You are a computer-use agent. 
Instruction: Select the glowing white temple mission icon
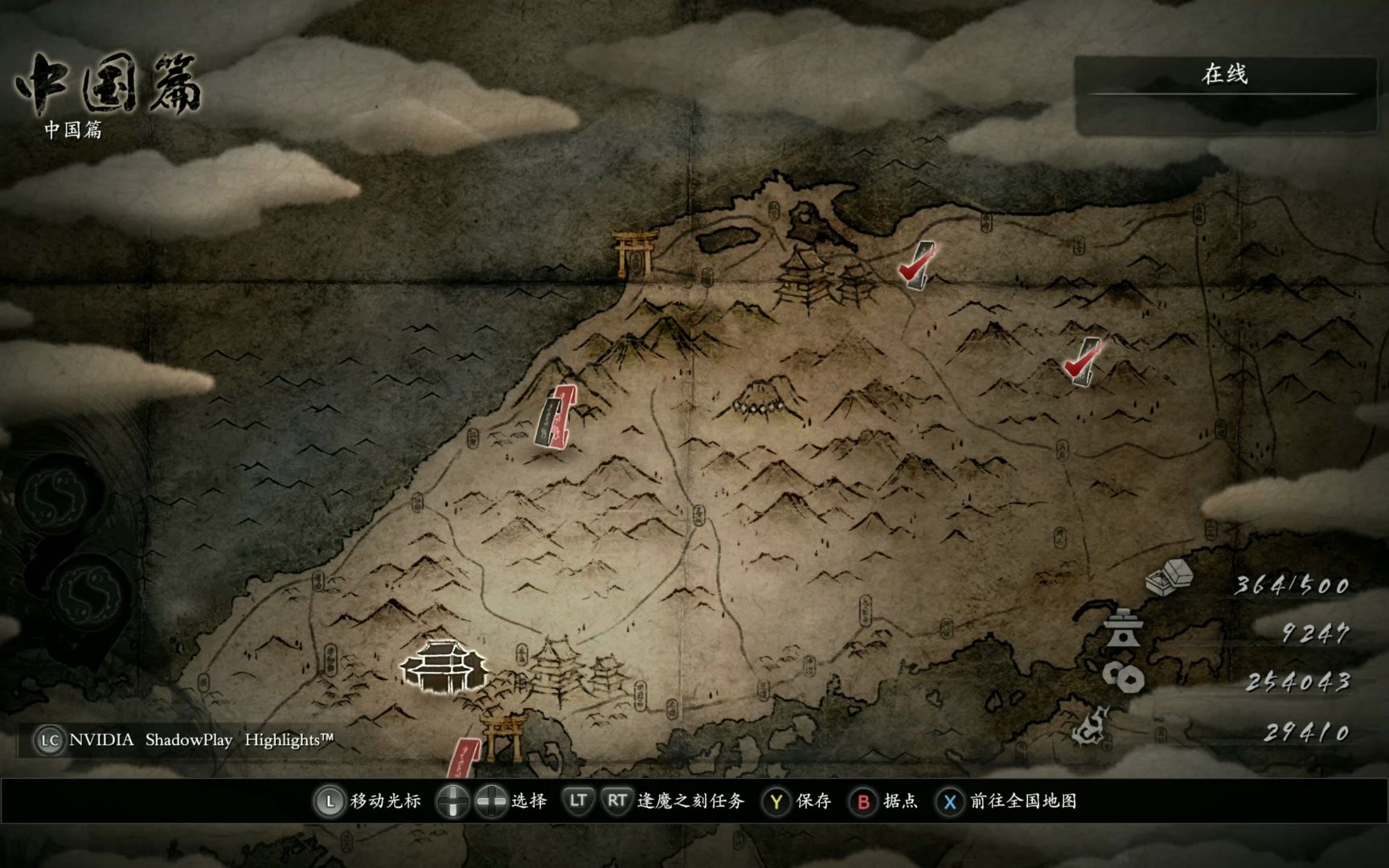(444, 666)
